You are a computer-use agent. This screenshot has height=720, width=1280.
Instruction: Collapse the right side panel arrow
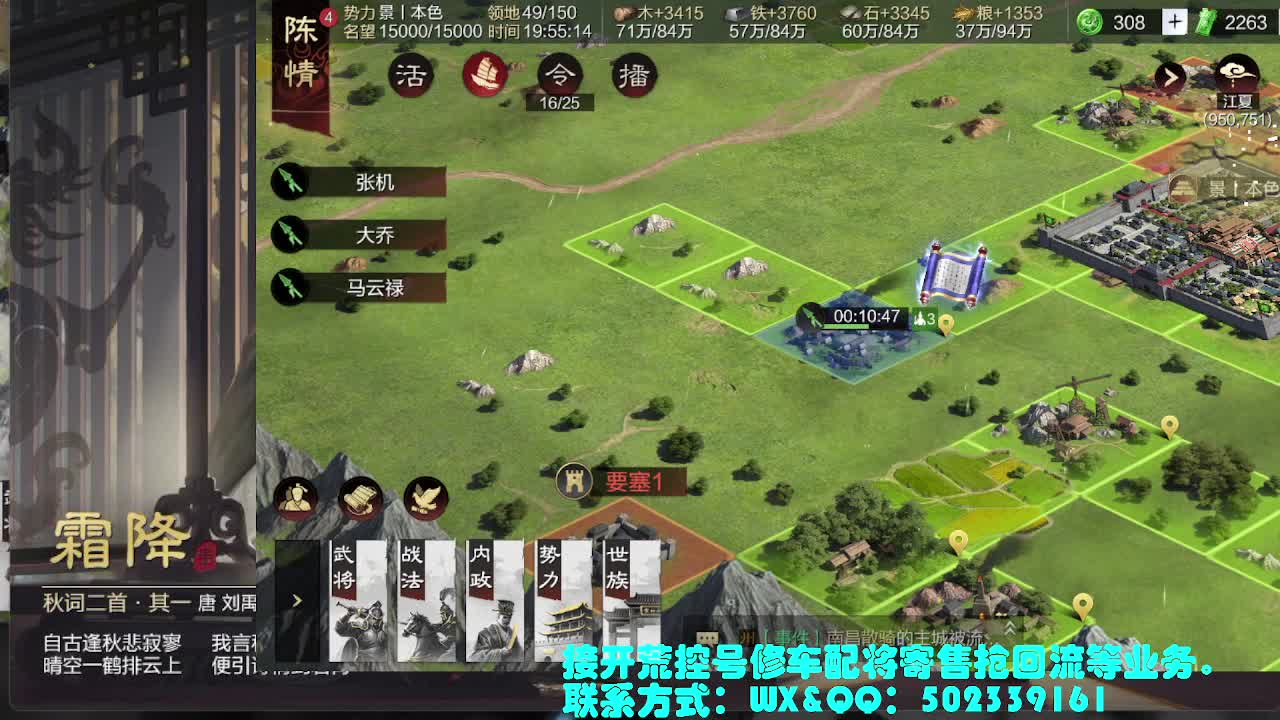pyautogui.click(x=1169, y=77)
